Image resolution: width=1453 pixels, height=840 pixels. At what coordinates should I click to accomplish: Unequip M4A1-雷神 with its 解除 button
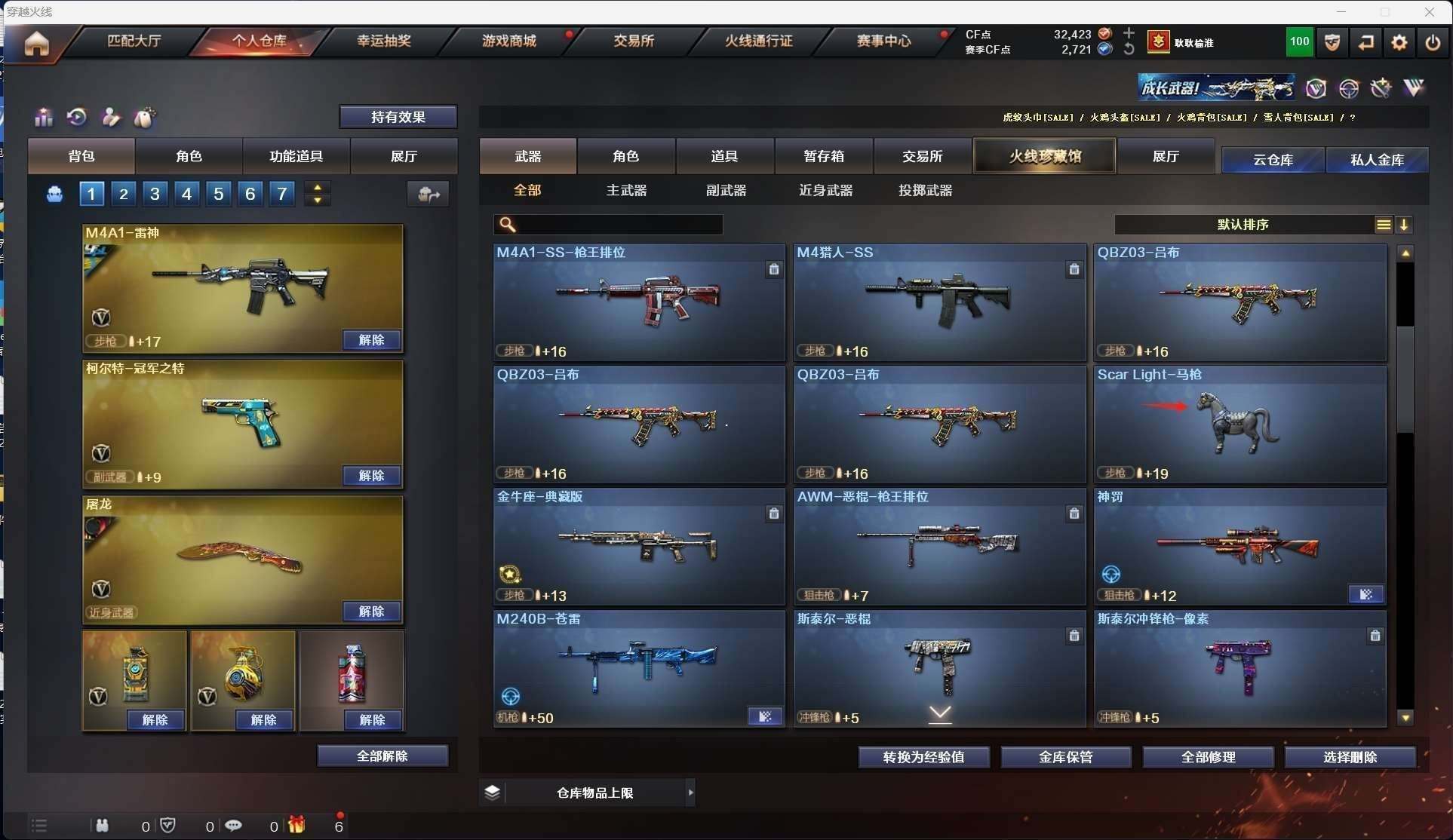point(371,340)
